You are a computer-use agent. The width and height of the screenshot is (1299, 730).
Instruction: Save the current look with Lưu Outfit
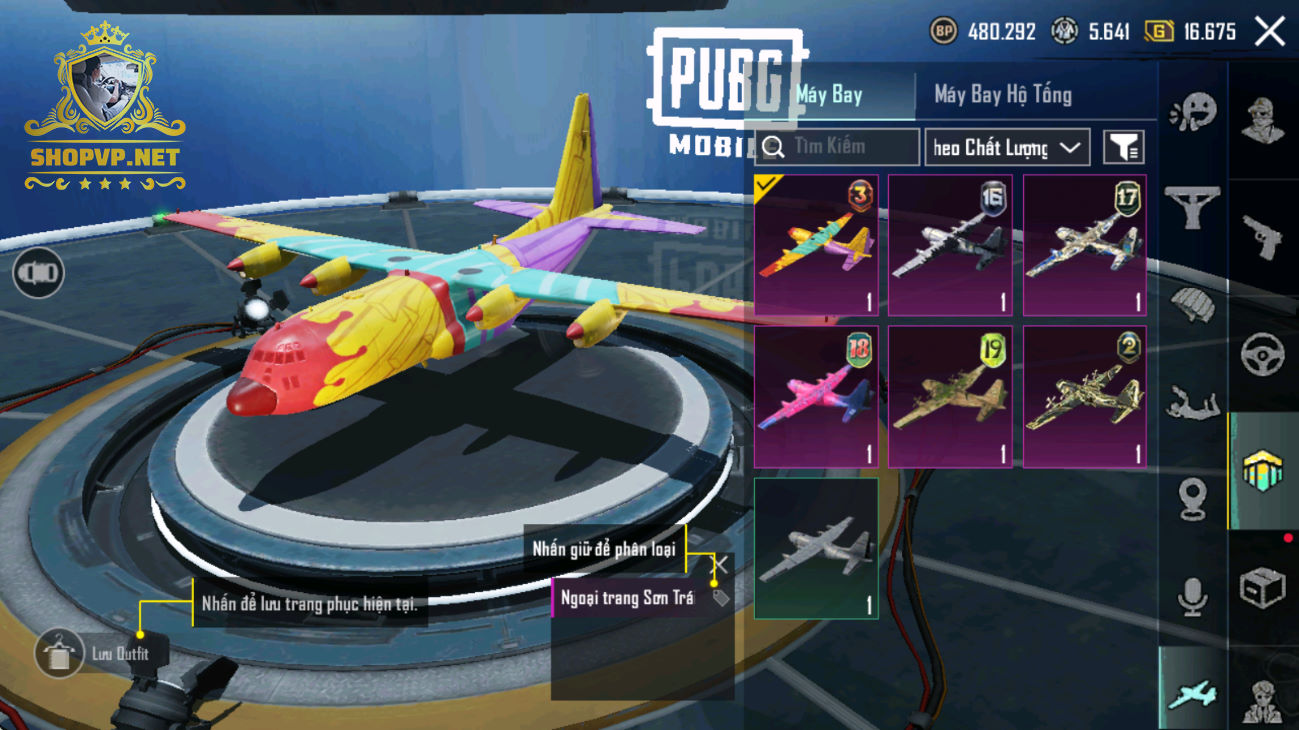tap(60, 654)
